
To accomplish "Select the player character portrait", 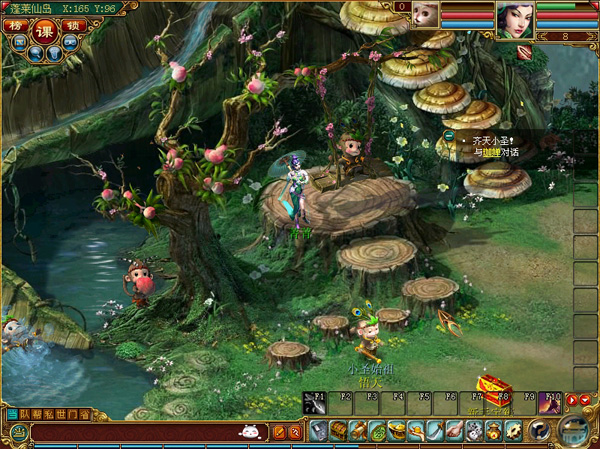I will (x=513, y=19).
